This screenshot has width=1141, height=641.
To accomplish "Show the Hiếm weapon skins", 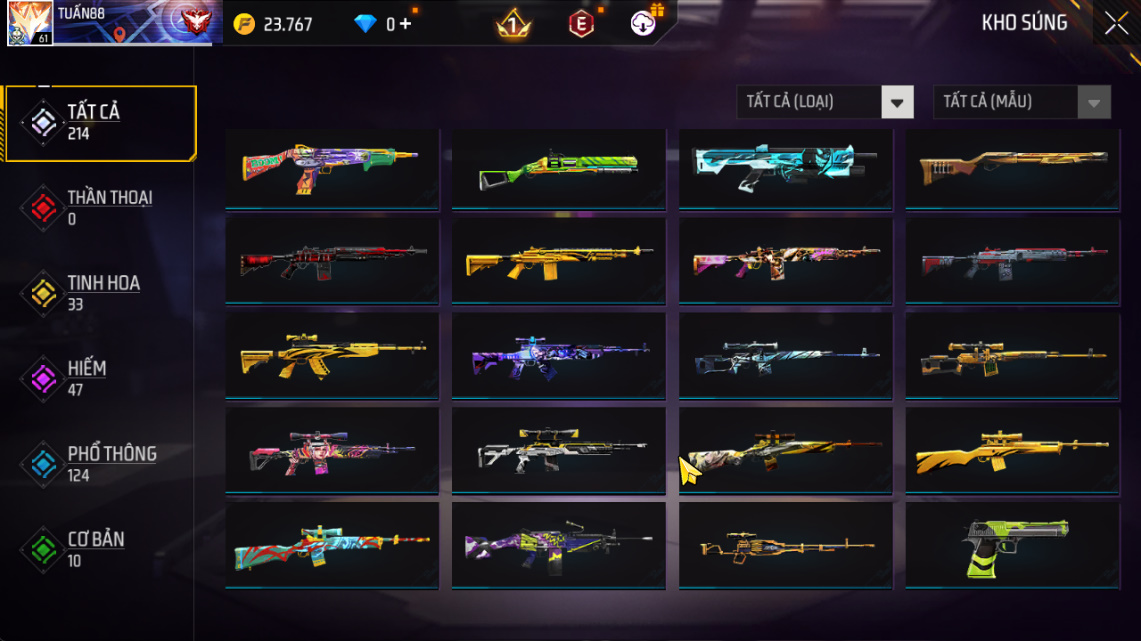I will pos(101,378).
